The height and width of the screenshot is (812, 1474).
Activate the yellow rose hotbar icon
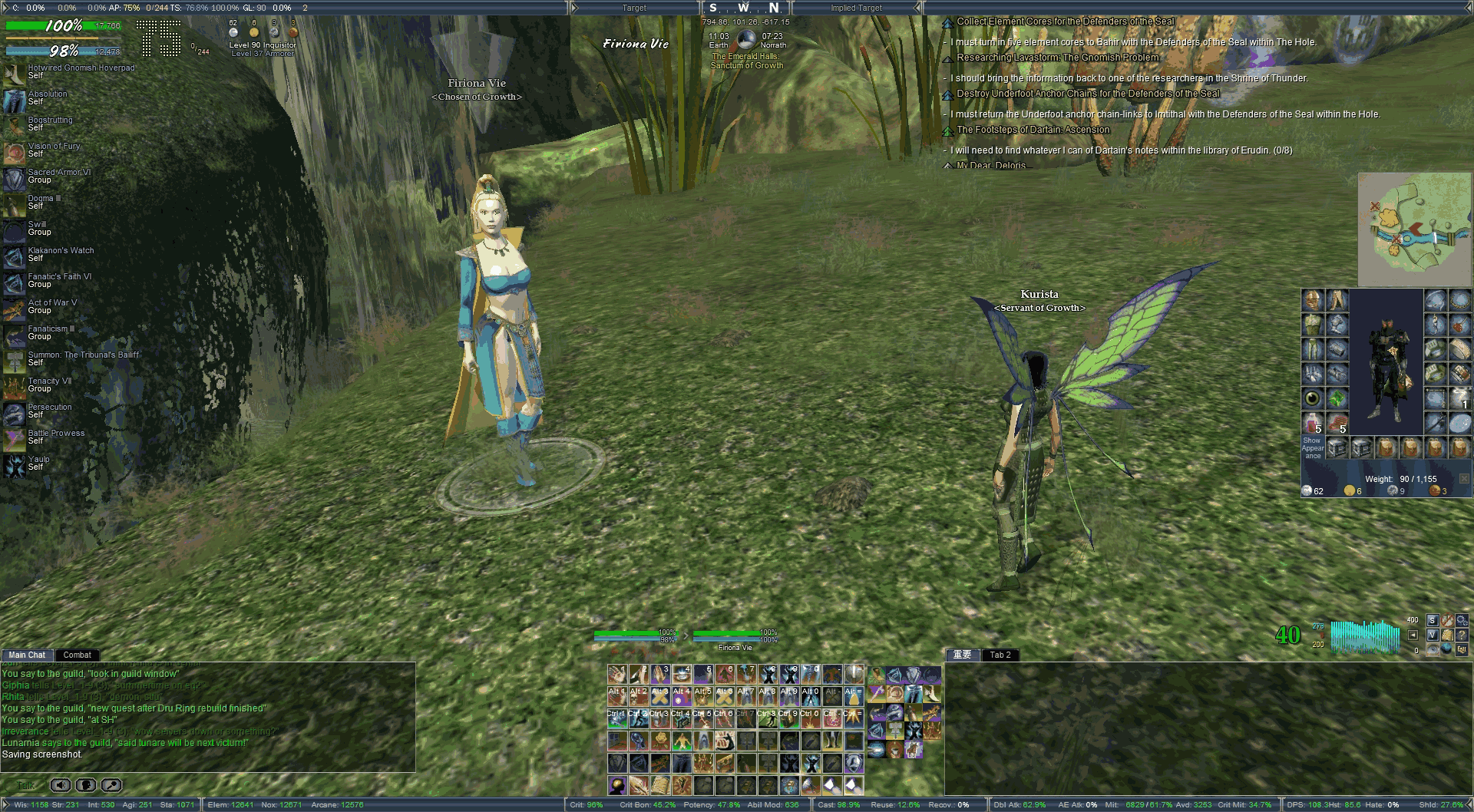tap(660, 741)
